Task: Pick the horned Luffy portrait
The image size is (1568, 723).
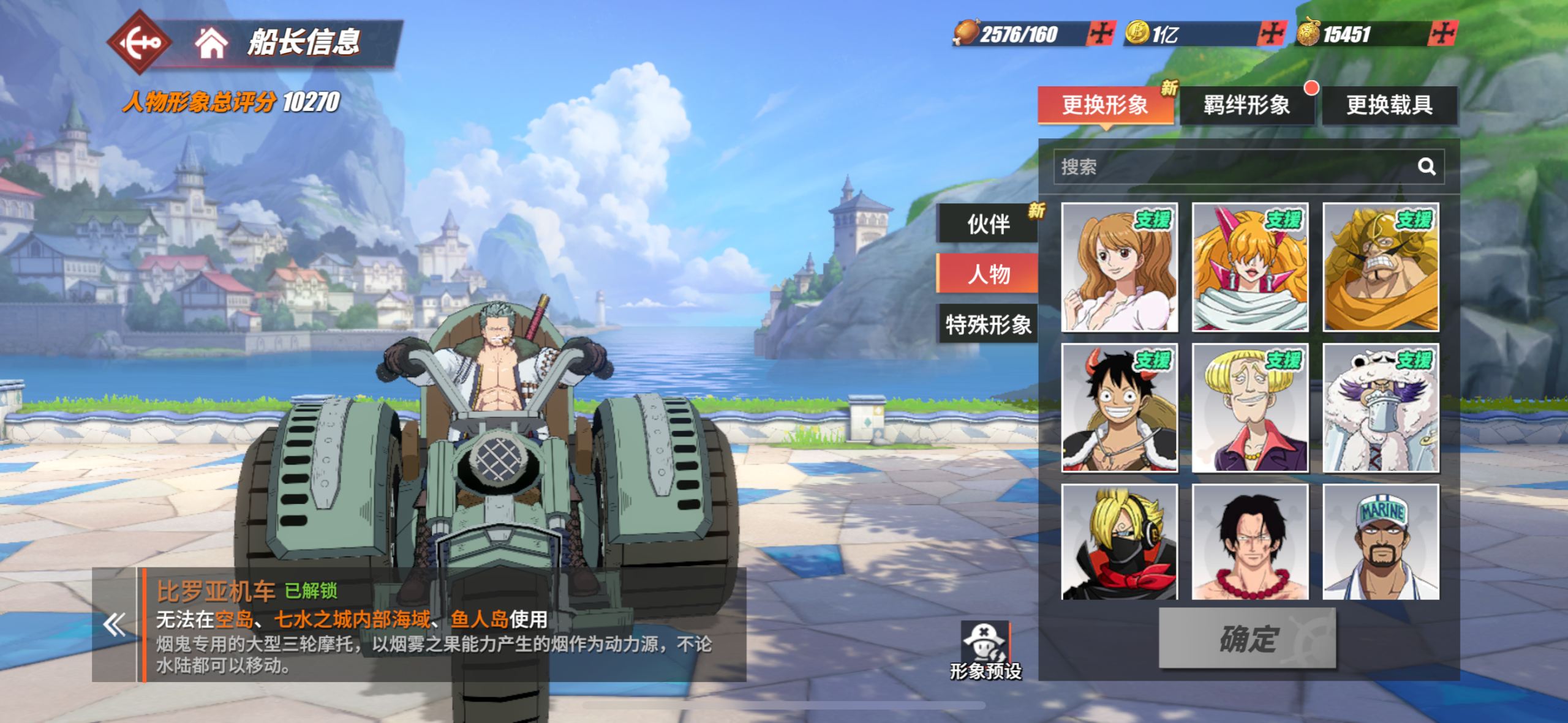Action: pos(1119,408)
